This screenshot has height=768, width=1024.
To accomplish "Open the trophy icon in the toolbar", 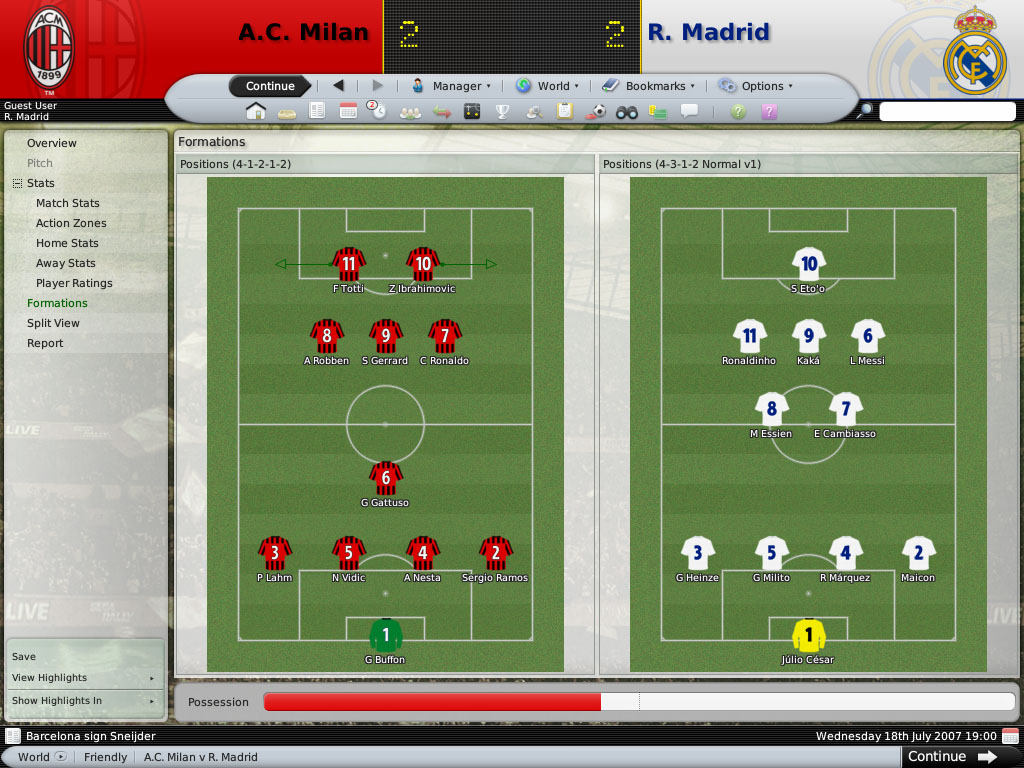I will click(502, 111).
